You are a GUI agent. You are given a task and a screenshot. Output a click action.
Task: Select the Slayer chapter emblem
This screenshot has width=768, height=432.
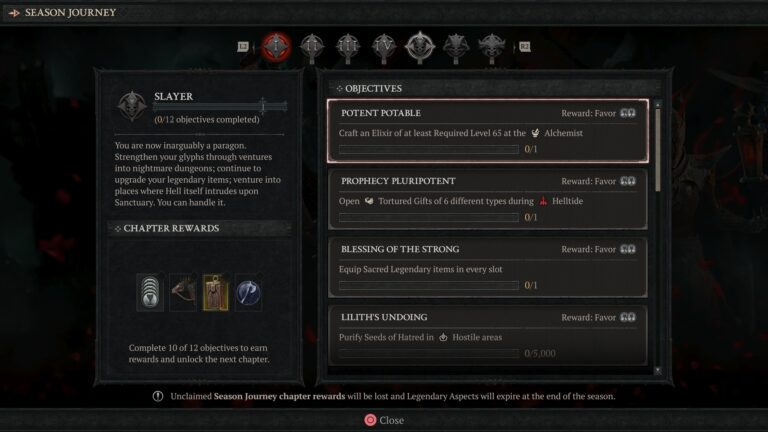coord(130,106)
